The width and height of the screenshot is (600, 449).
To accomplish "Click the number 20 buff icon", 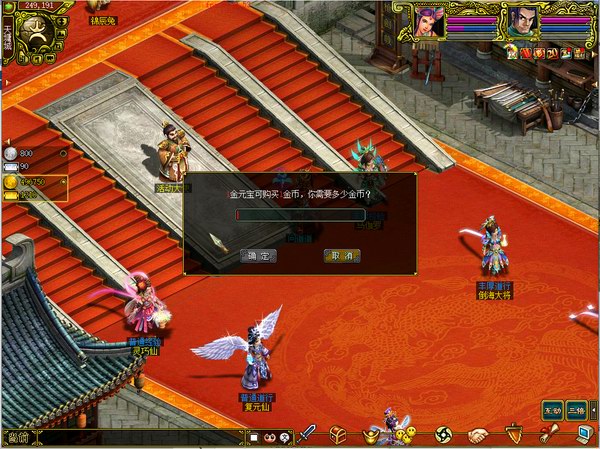I will coord(551,52).
